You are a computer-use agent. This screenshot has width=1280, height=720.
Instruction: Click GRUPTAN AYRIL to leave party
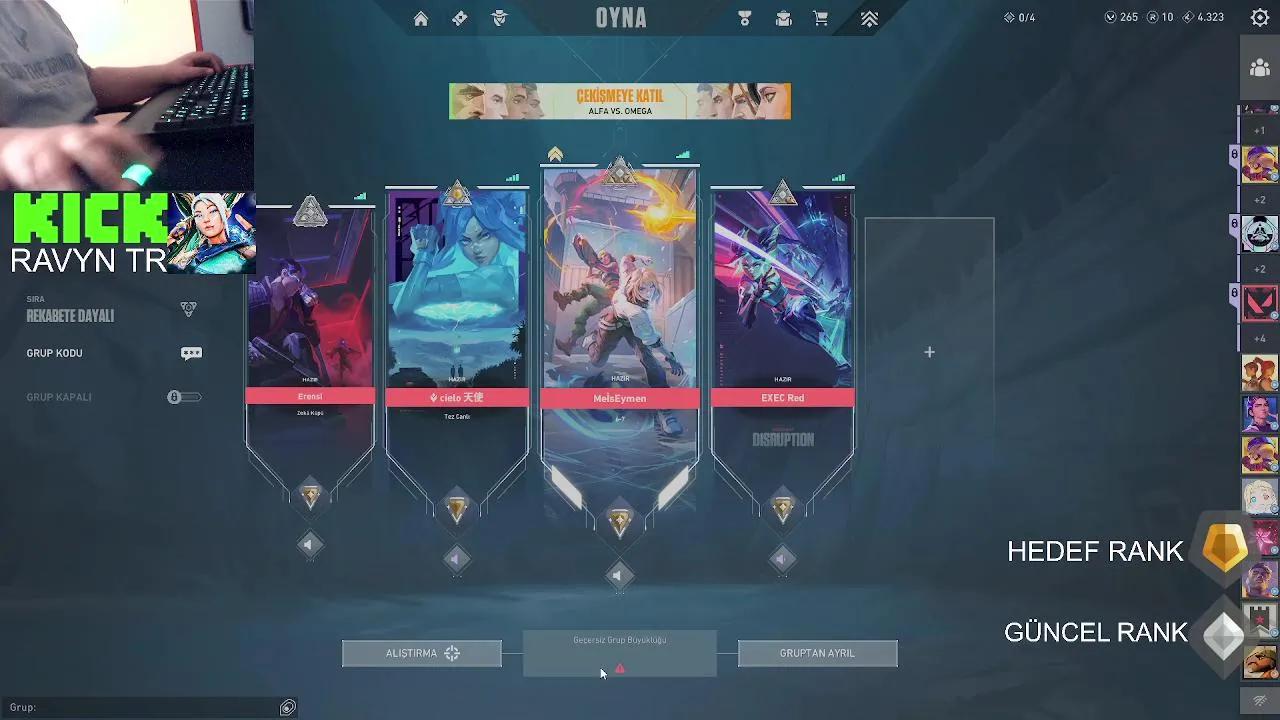(817, 653)
